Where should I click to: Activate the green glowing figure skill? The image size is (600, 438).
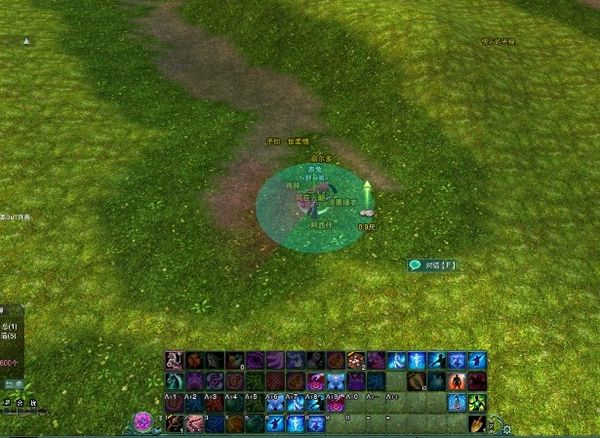pos(477,402)
